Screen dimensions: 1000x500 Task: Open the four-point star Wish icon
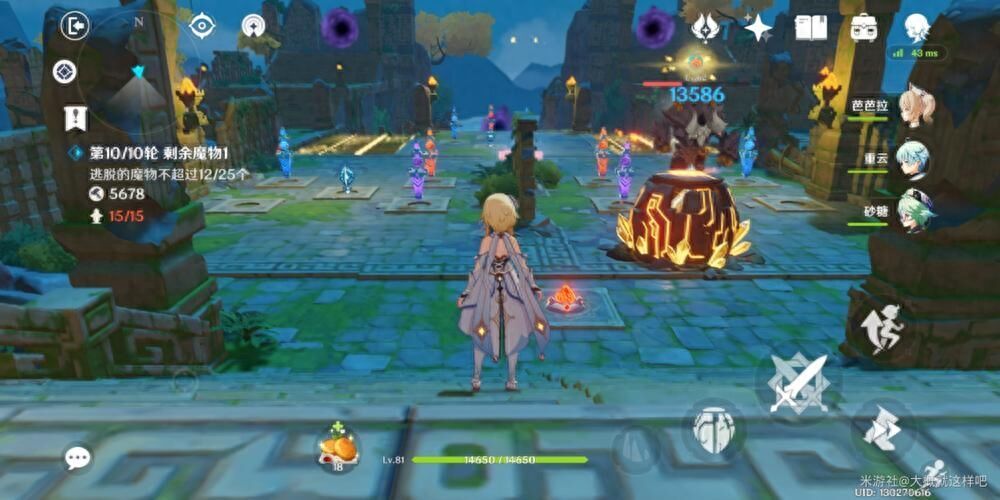click(x=758, y=28)
